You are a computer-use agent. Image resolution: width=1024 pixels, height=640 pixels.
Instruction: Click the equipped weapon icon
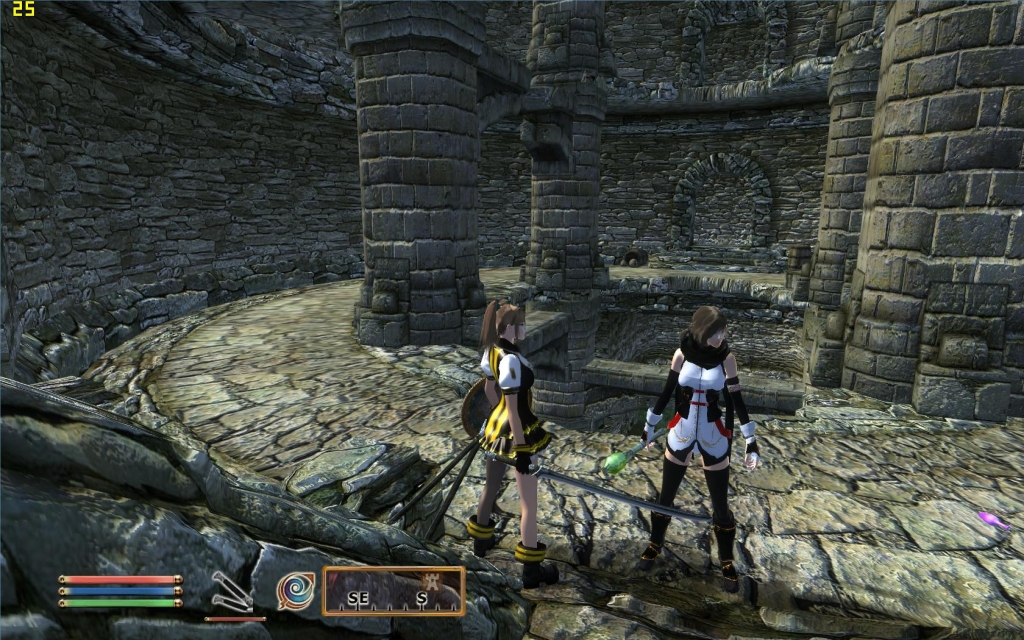click(x=230, y=590)
